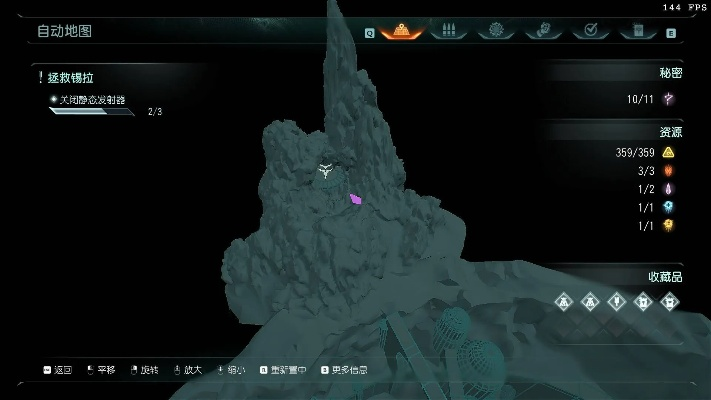Select the purple marker on the map
This screenshot has width=711, height=400.
[x=355, y=199]
